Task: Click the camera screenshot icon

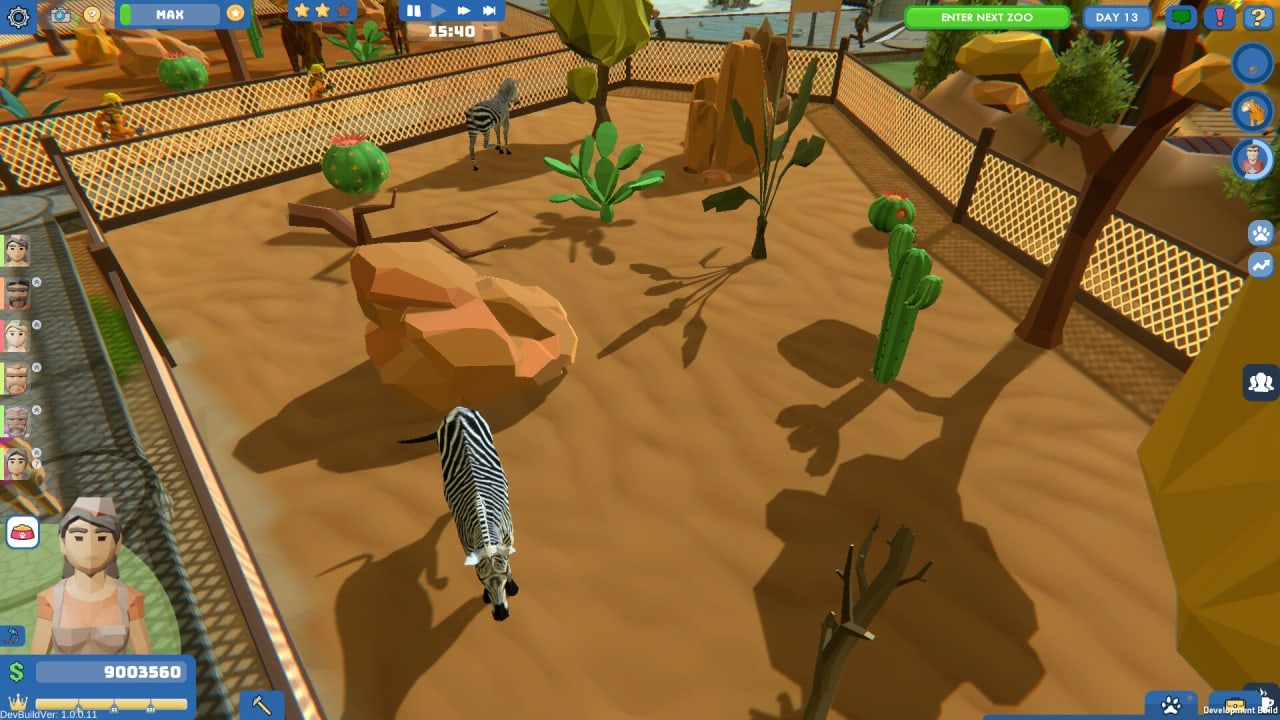Action: coord(60,15)
